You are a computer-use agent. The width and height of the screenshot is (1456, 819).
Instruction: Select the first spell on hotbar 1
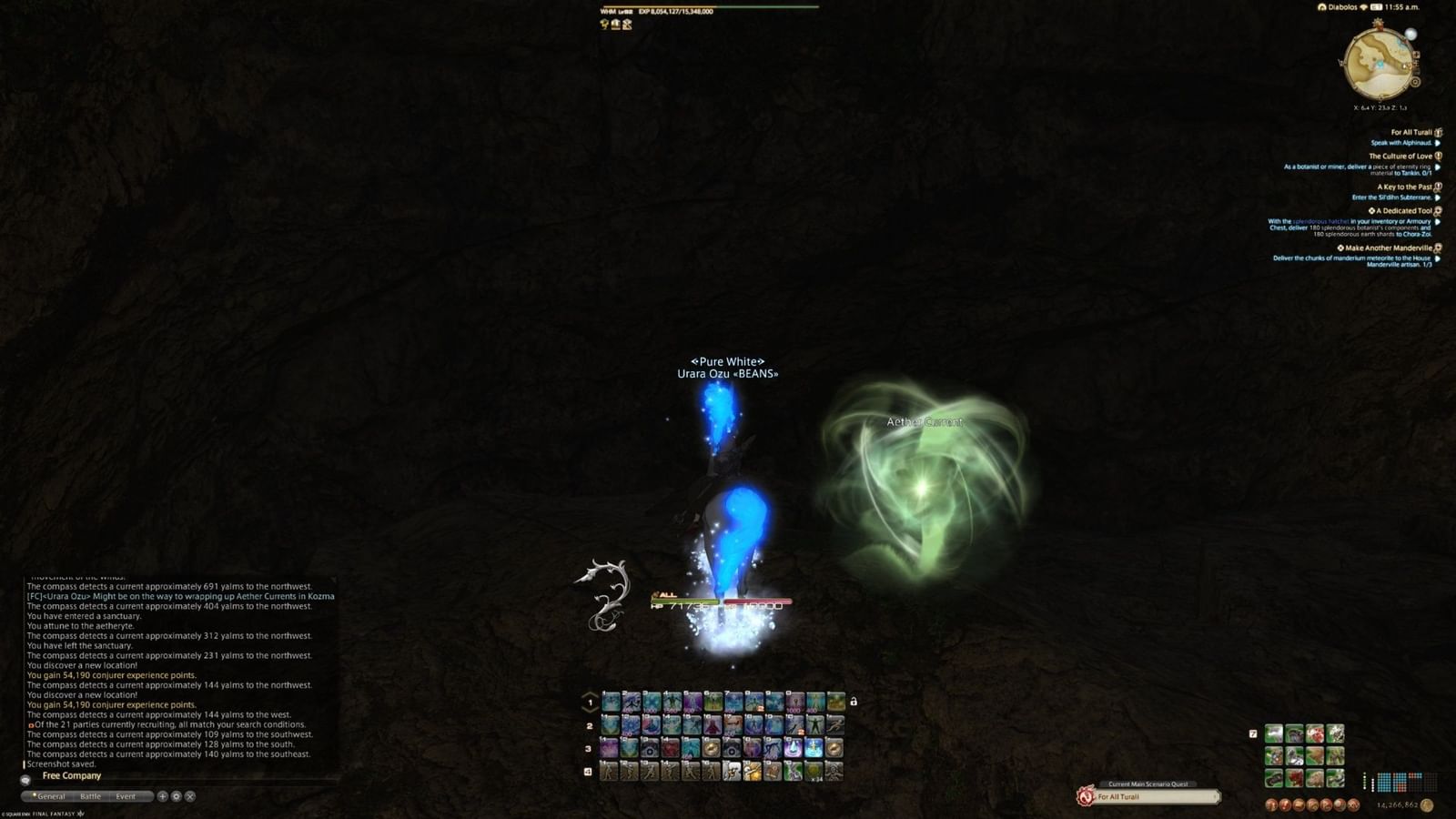(610, 699)
